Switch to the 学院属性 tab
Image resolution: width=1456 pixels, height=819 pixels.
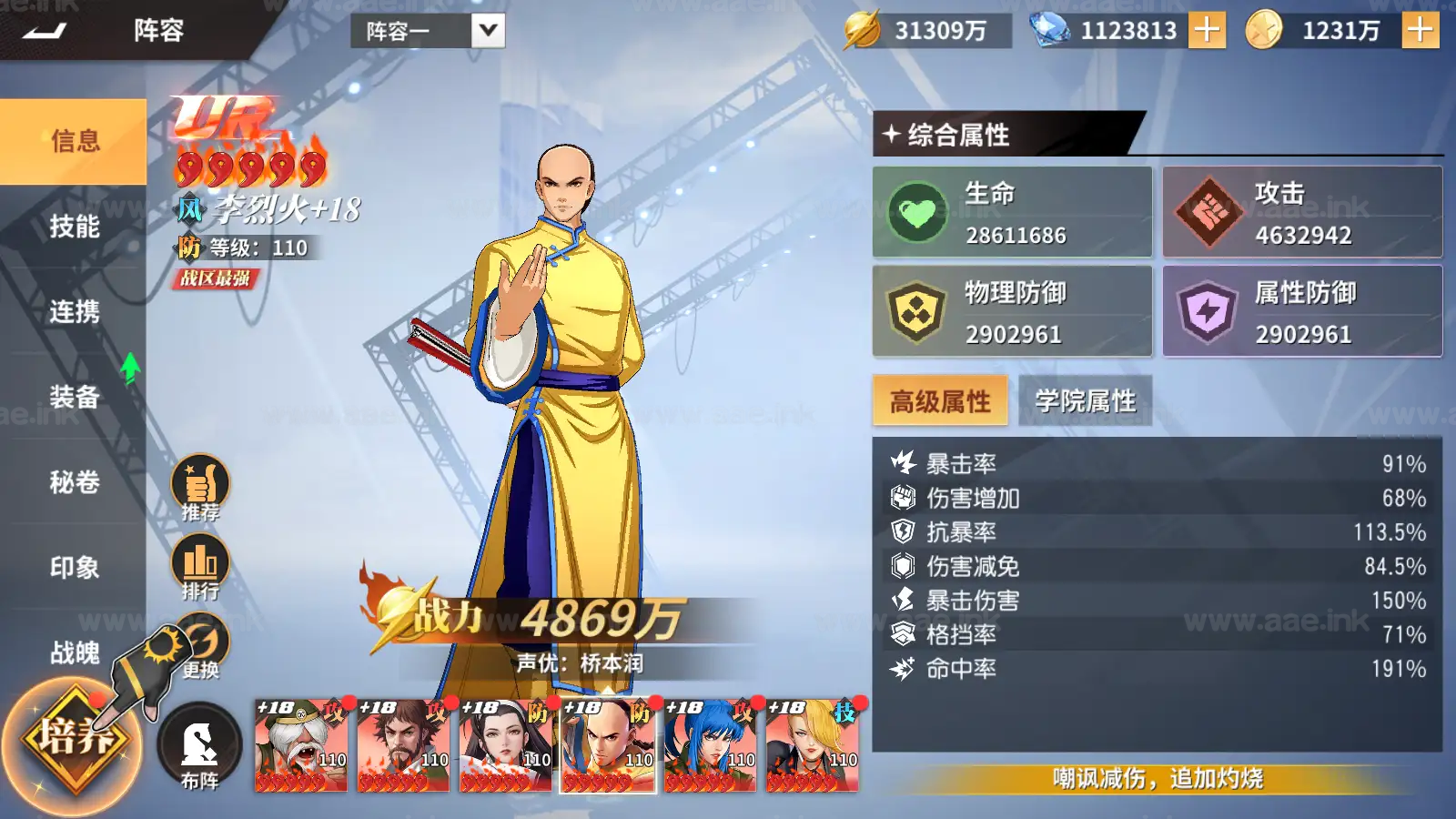(1085, 399)
